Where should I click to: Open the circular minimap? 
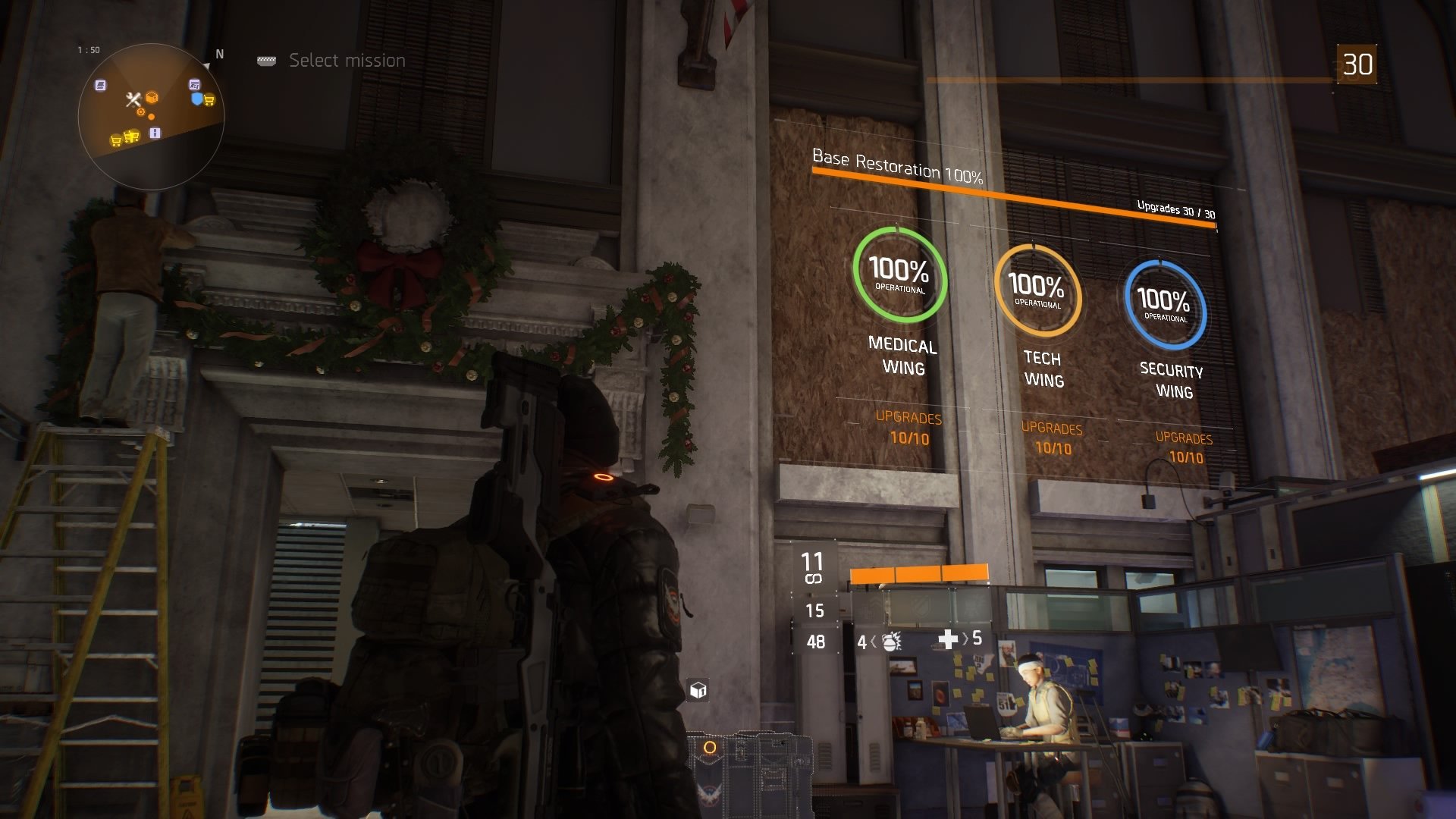[151, 116]
